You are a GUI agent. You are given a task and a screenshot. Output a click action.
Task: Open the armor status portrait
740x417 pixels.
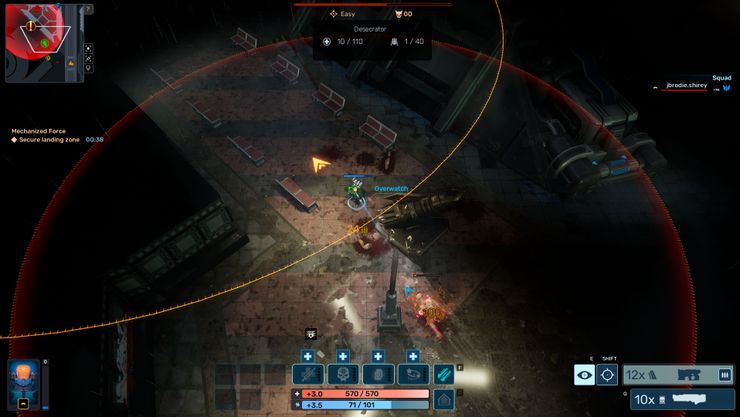24,384
